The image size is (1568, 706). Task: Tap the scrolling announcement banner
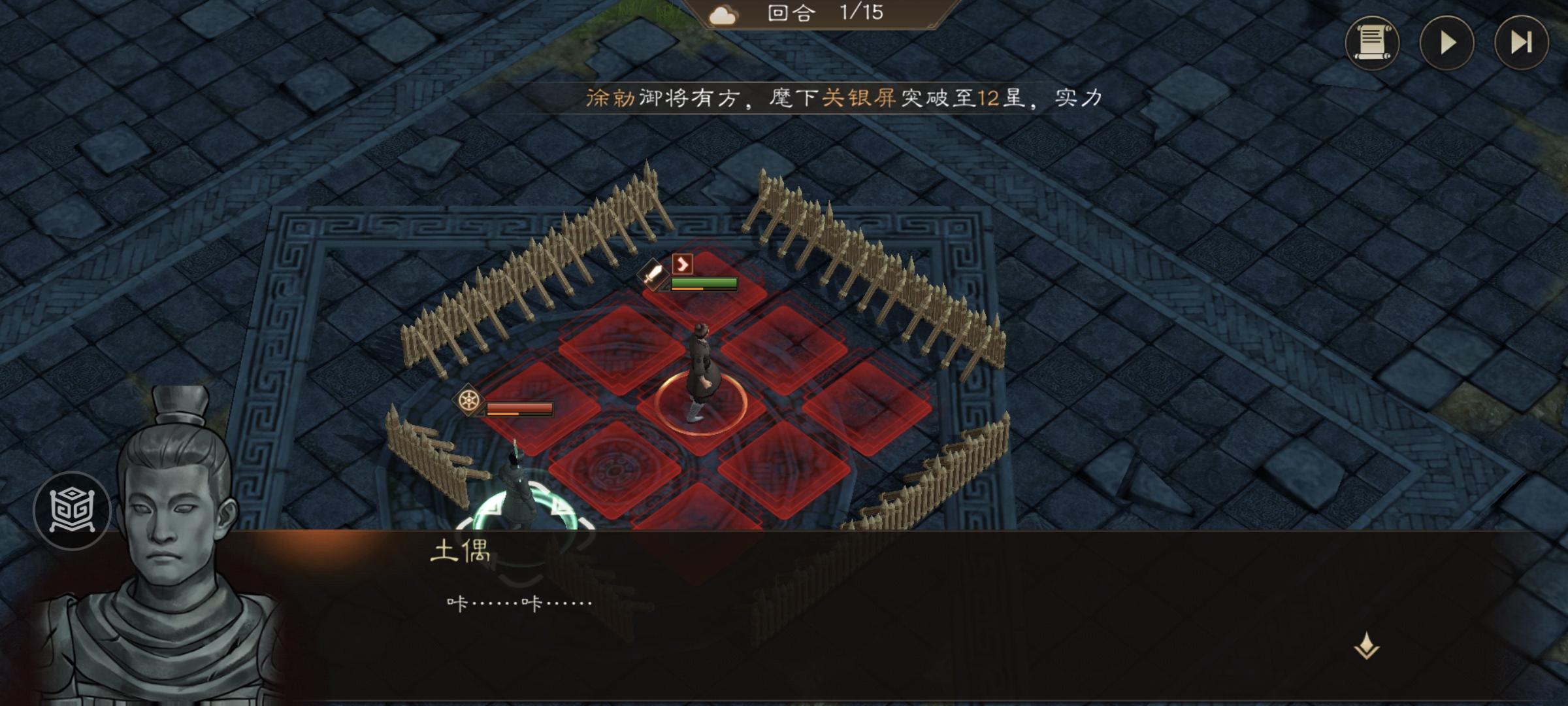(843, 98)
